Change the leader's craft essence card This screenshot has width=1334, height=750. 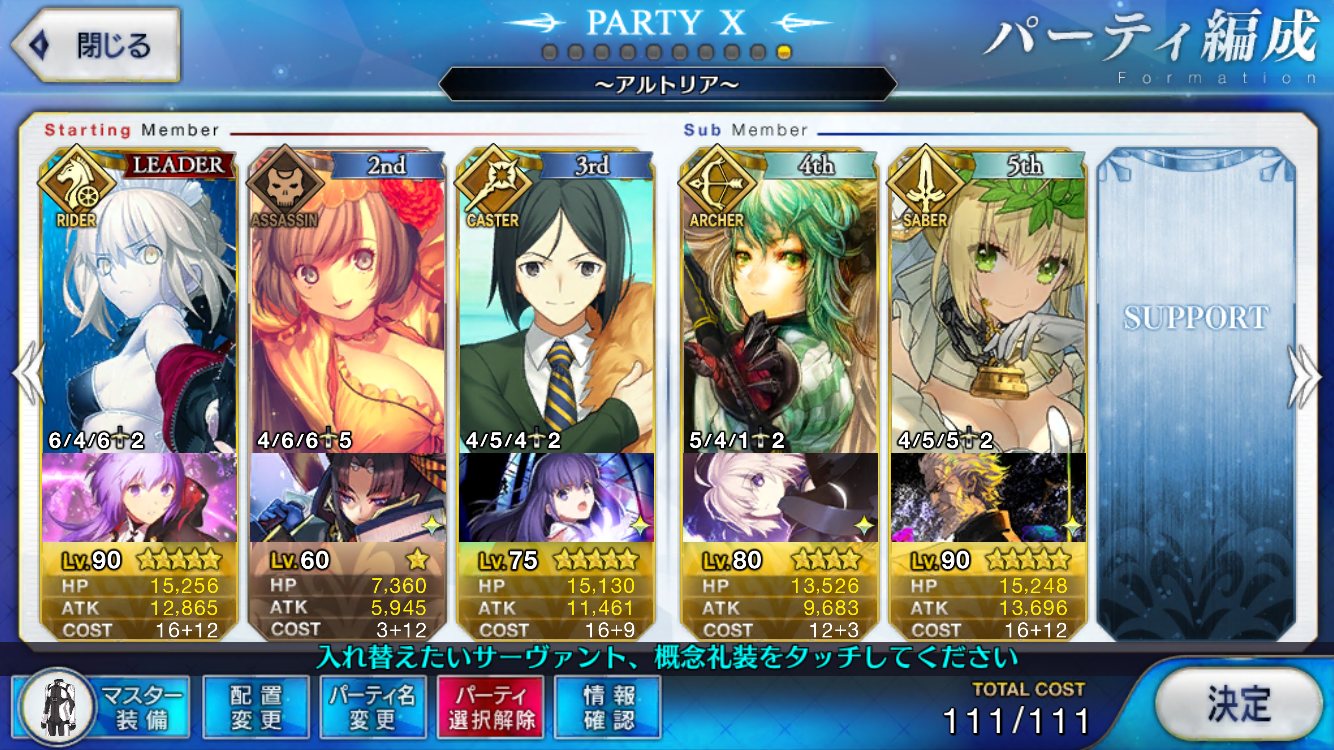click(x=139, y=497)
